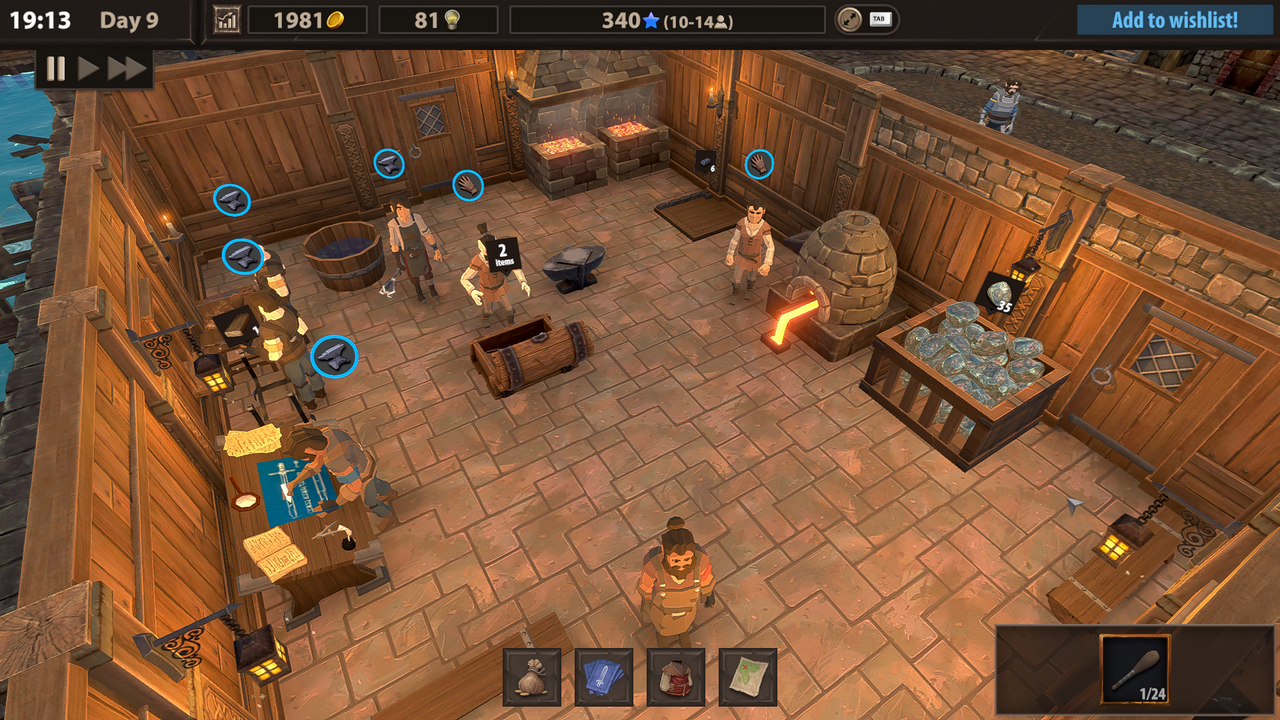Select the blue glove crafting marker
Image resolution: width=1280 pixels, height=720 pixels.
[467, 185]
